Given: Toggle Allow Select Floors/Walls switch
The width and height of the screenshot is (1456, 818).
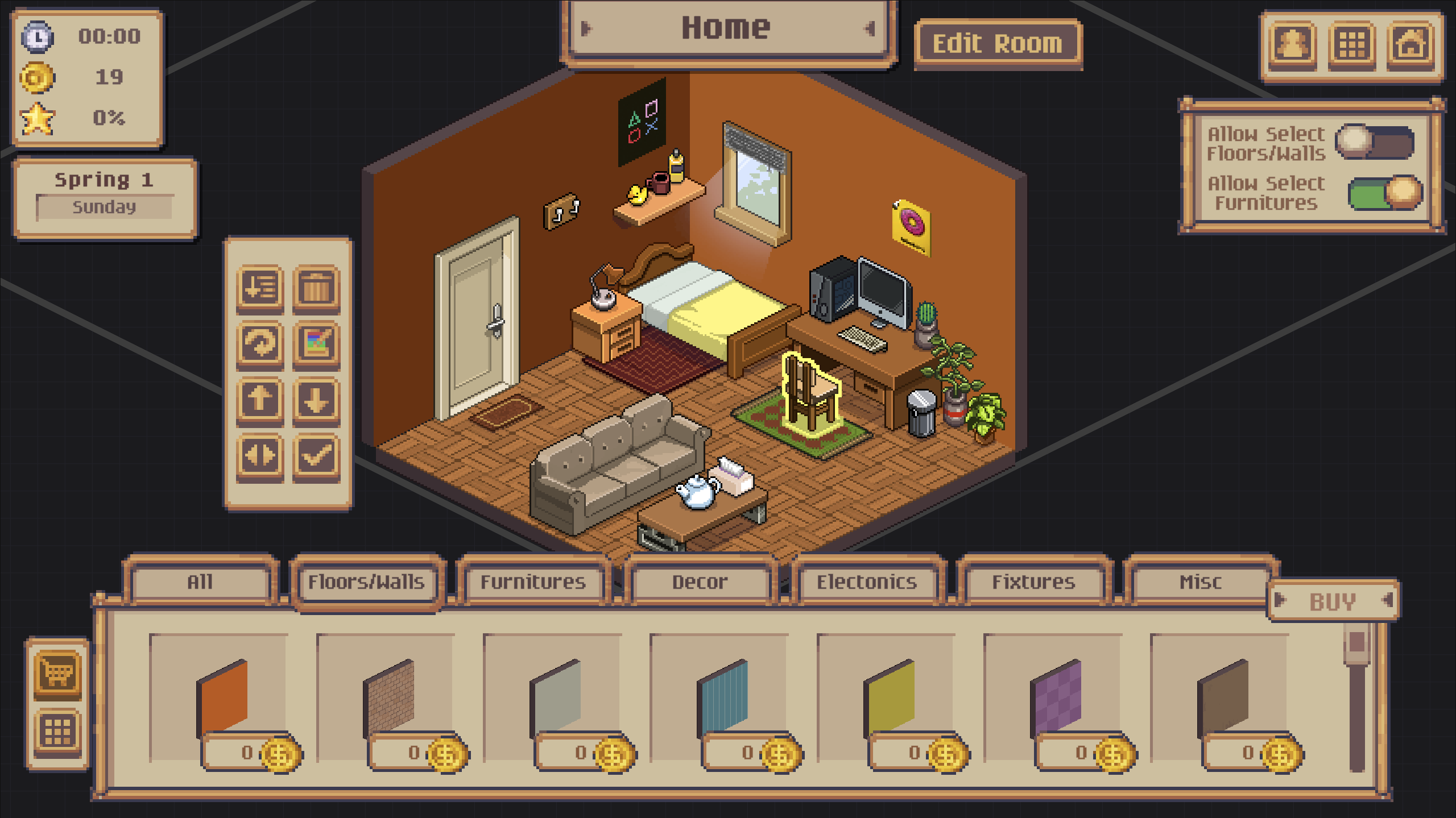Looking at the screenshot, I should pos(1375,142).
